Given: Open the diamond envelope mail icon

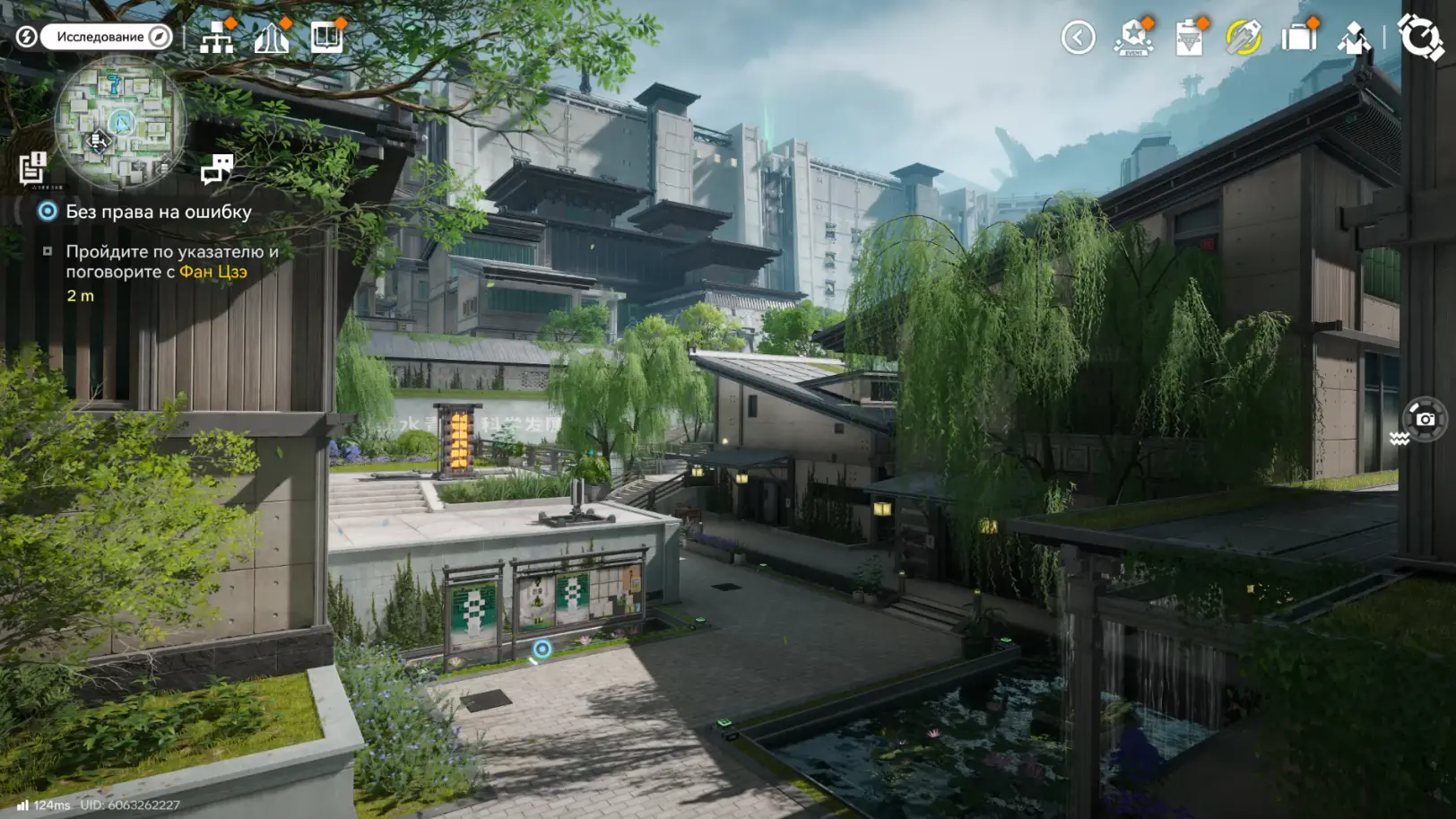Looking at the screenshot, I should (1353, 38).
